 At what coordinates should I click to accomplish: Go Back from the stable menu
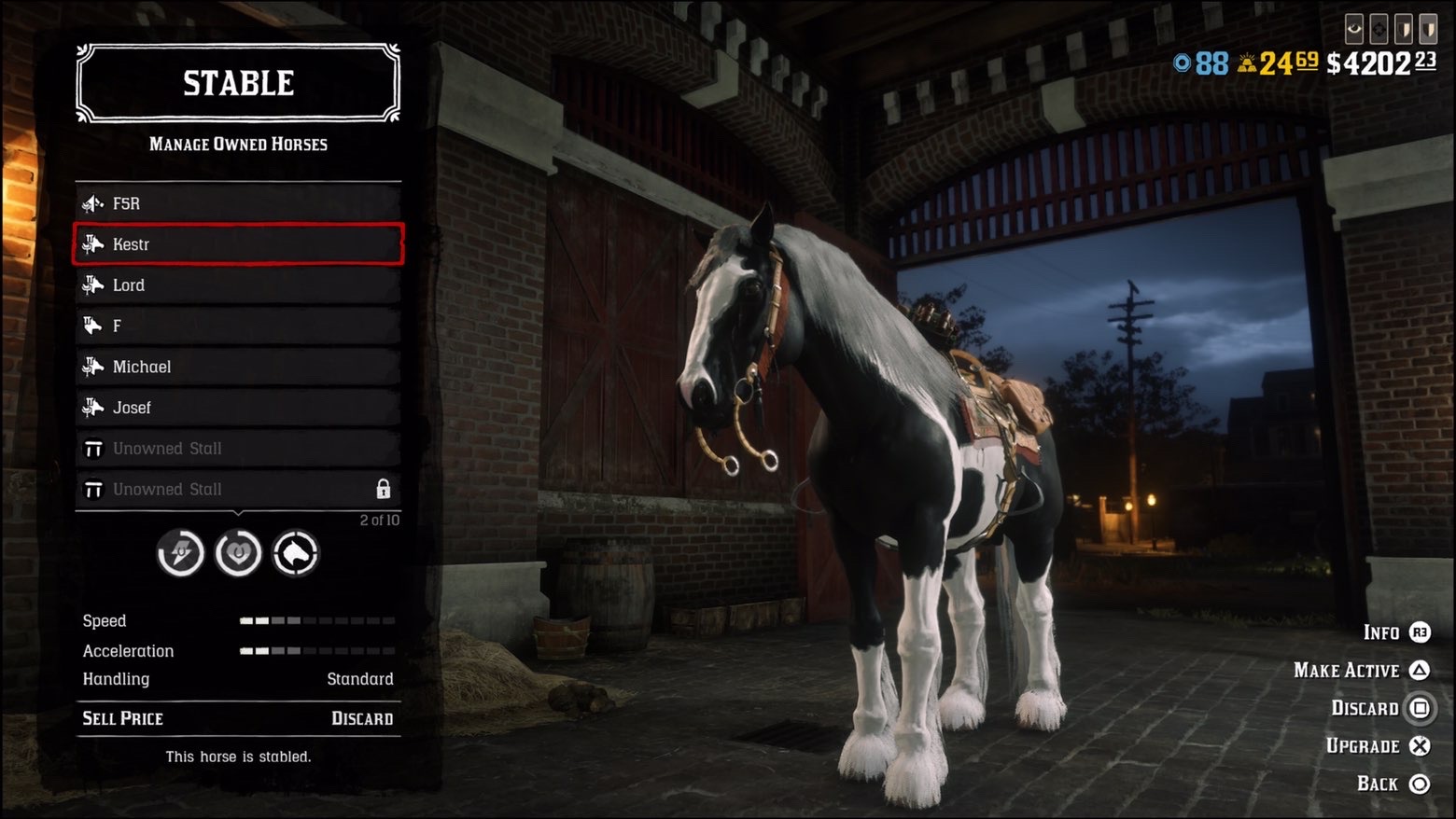1393,784
